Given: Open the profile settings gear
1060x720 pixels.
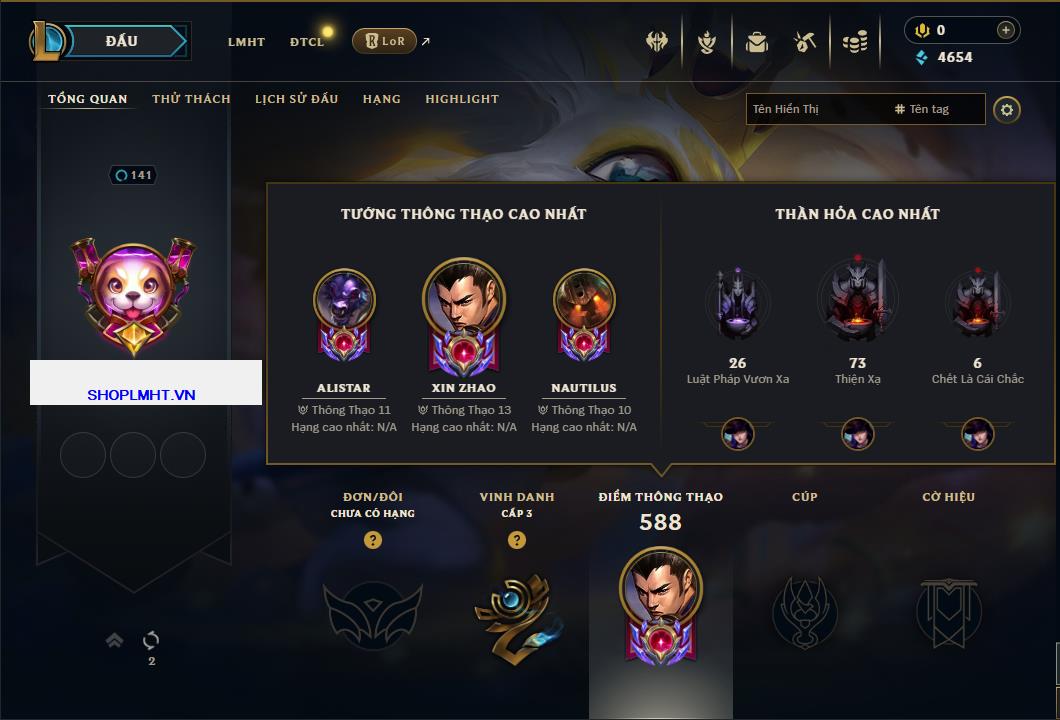Looking at the screenshot, I should pos(1007,109).
